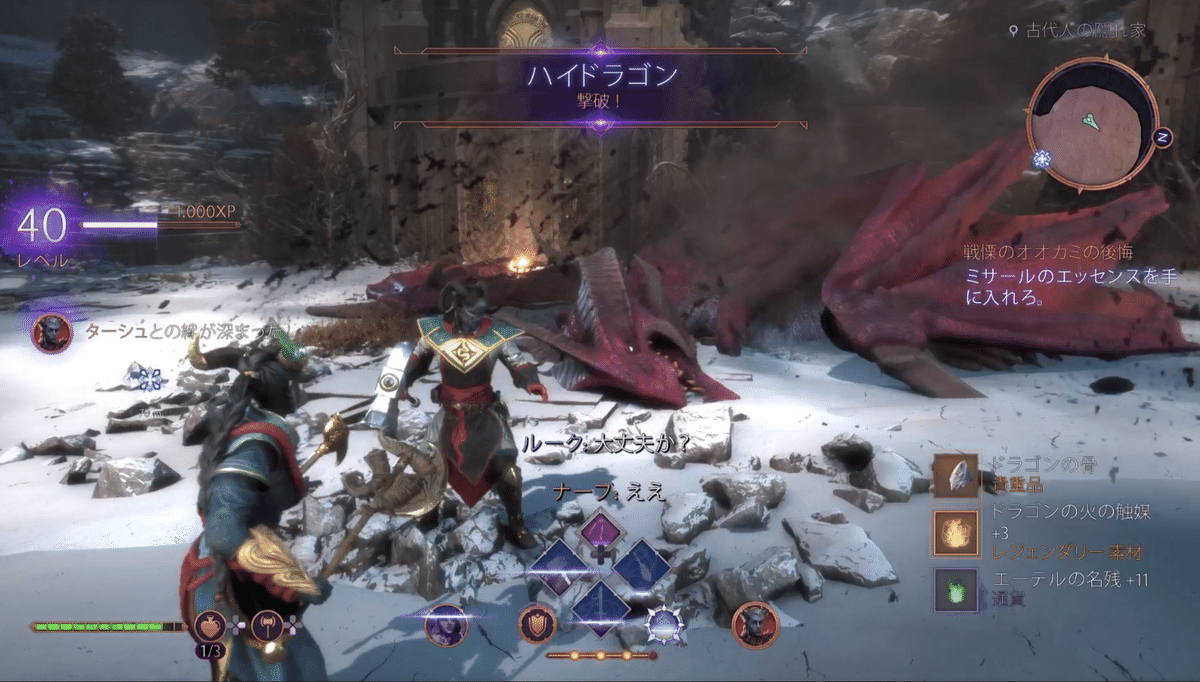Select the ドラゴンの骨 loot icon
Viewport: 1200px width, 682px height.
click(955, 476)
